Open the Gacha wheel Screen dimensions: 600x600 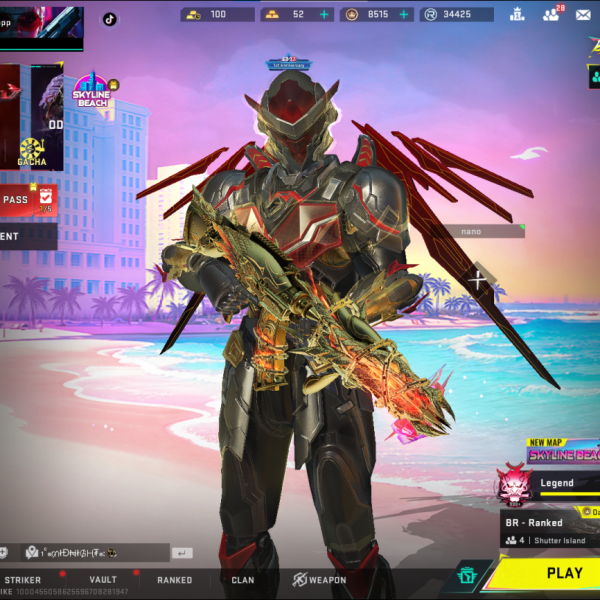click(x=31, y=150)
